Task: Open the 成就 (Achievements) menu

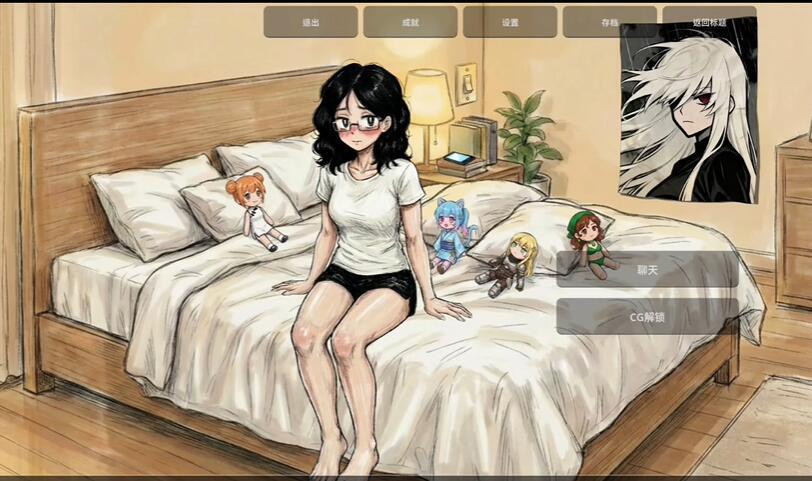Action: click(x=410, y=22)
